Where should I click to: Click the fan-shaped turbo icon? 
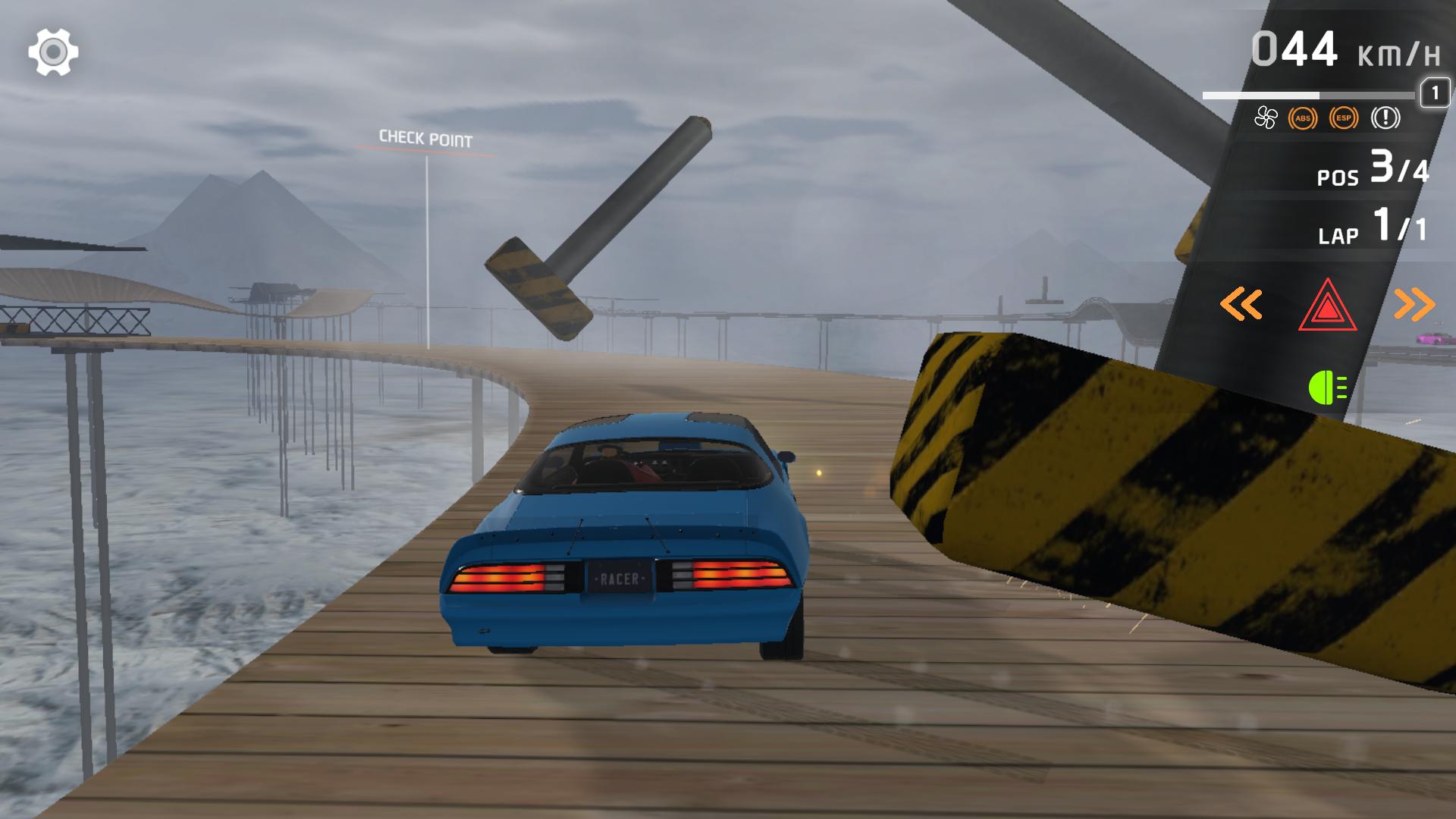click(x=1265, y=118)
